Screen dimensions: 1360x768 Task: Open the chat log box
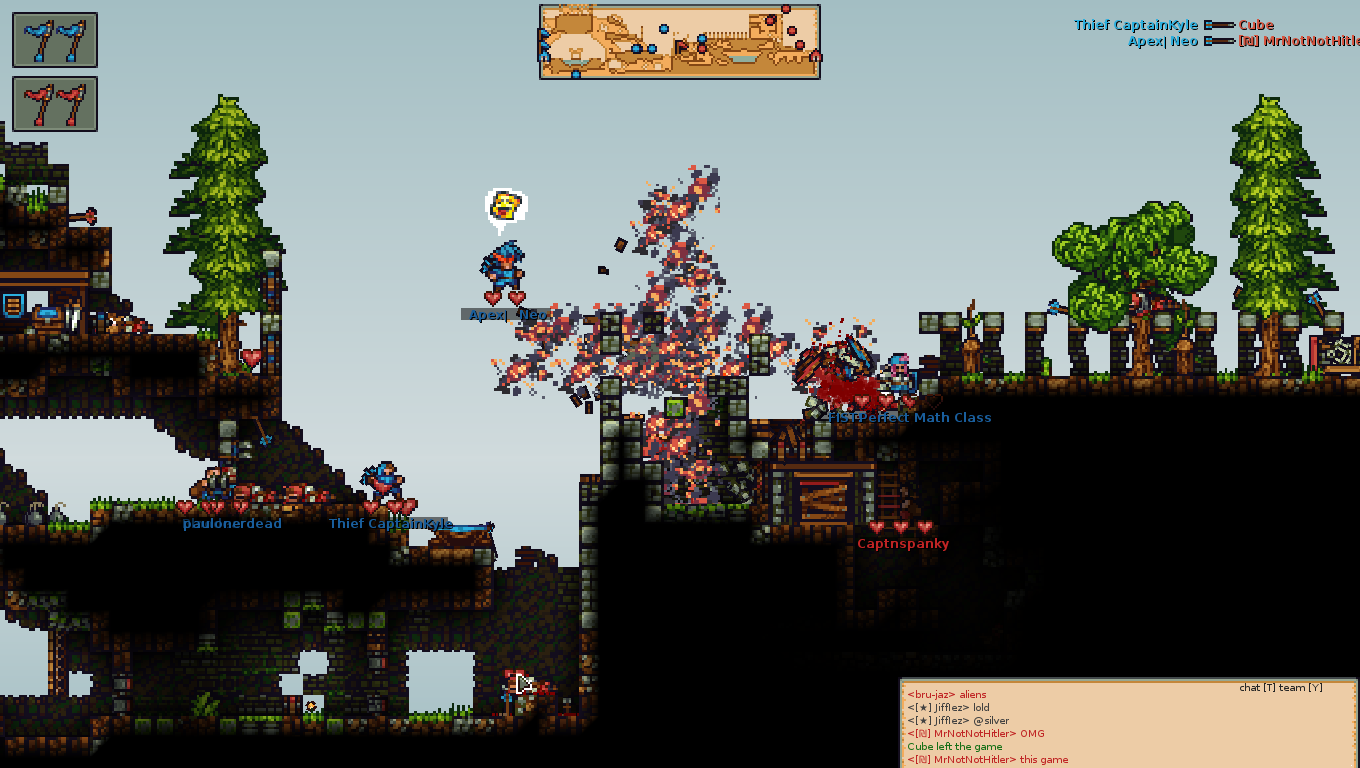pos(1128,725)
